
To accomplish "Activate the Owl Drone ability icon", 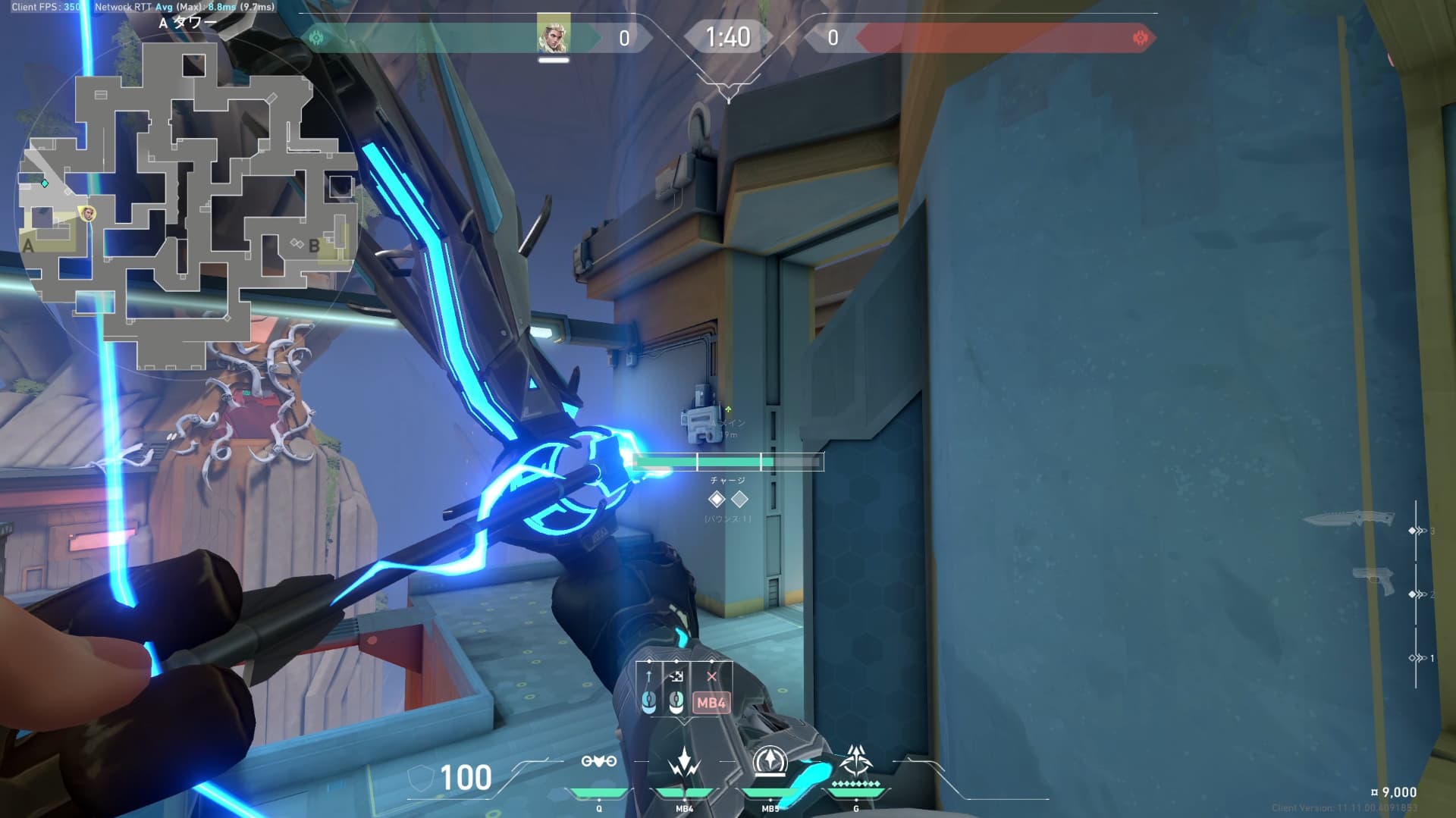I will pos(598,761).
